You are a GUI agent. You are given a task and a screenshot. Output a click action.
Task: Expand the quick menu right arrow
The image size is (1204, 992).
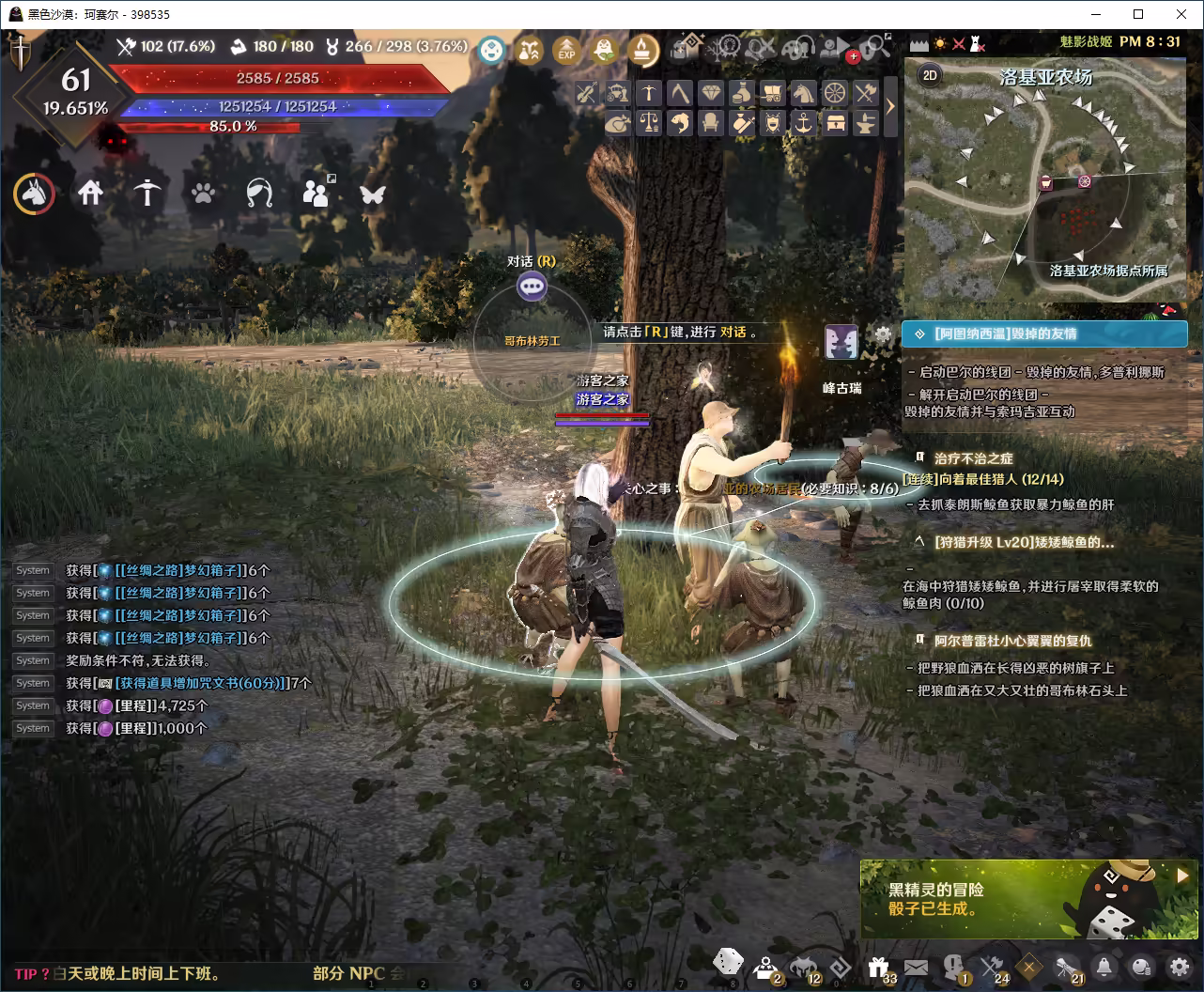click(x=890, y=106)
